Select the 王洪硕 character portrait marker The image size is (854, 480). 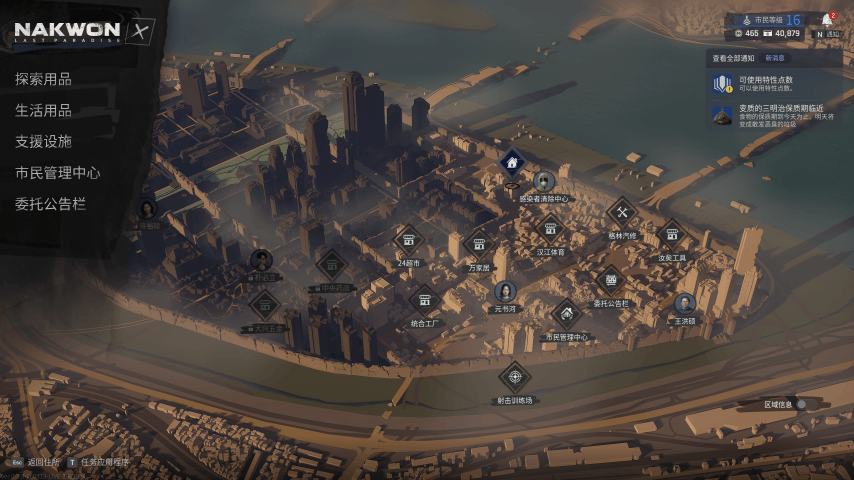coord(685,304)
